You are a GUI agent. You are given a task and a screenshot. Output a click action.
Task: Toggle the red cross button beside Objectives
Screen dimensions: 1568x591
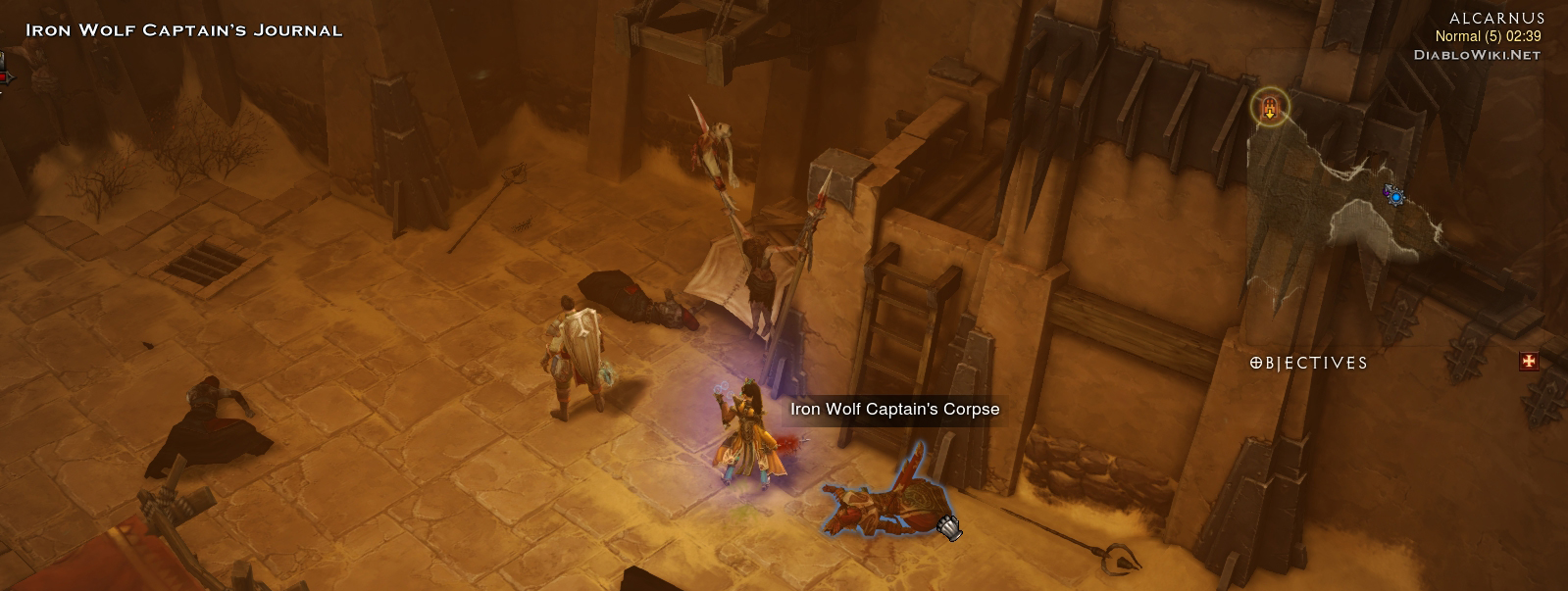(1528, 362)
